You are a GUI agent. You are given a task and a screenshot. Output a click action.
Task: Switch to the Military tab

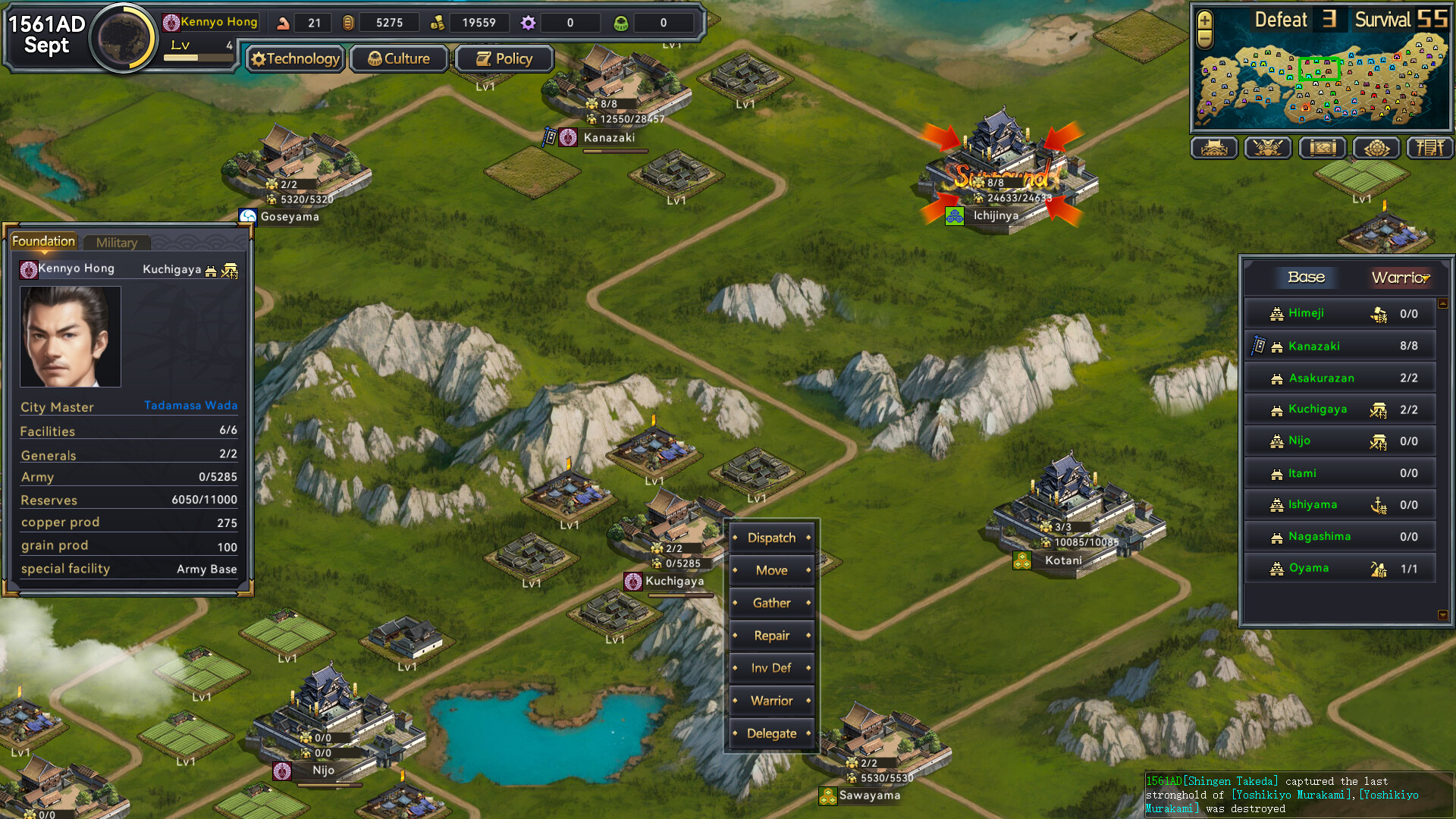(x=117, y=243)
